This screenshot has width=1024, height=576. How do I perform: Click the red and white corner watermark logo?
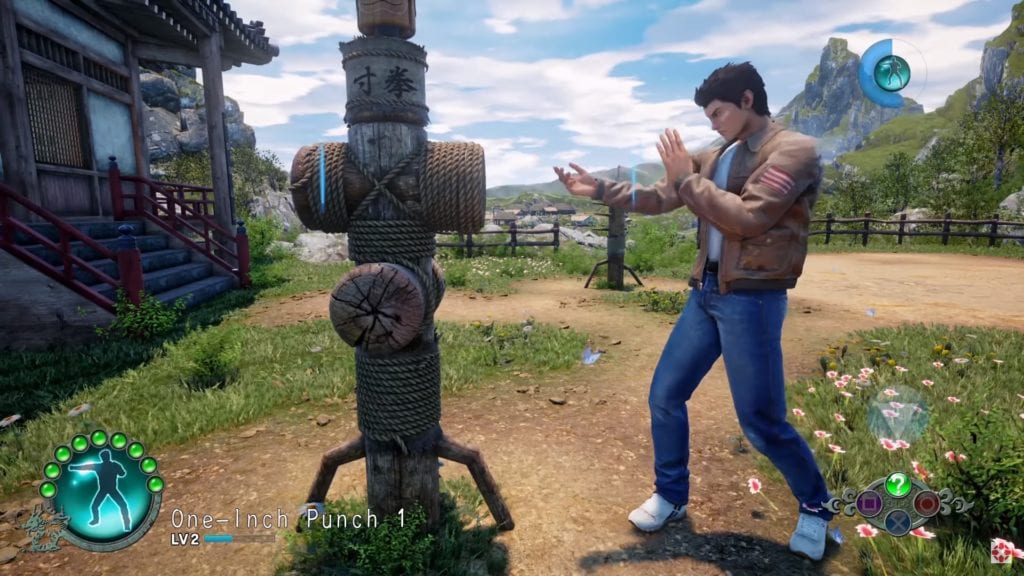click(x=1001, y=551)
